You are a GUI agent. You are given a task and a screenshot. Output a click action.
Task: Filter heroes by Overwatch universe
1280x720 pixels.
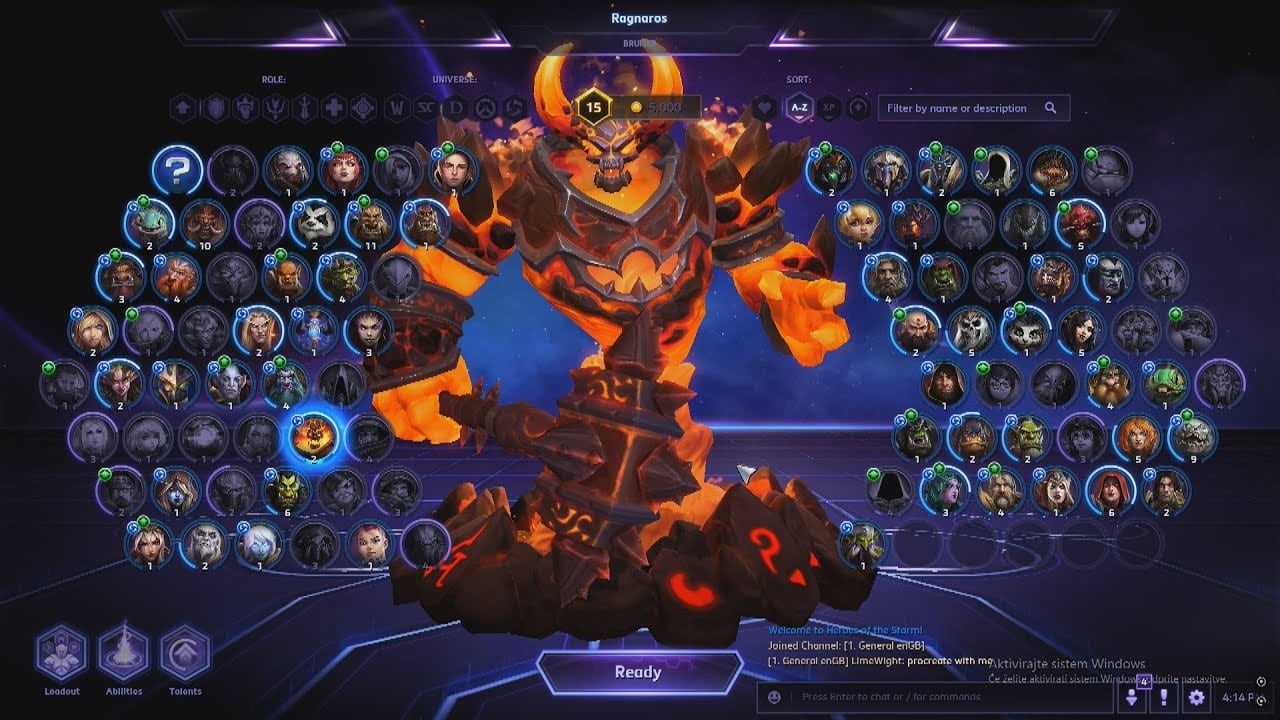coord(486,108)
